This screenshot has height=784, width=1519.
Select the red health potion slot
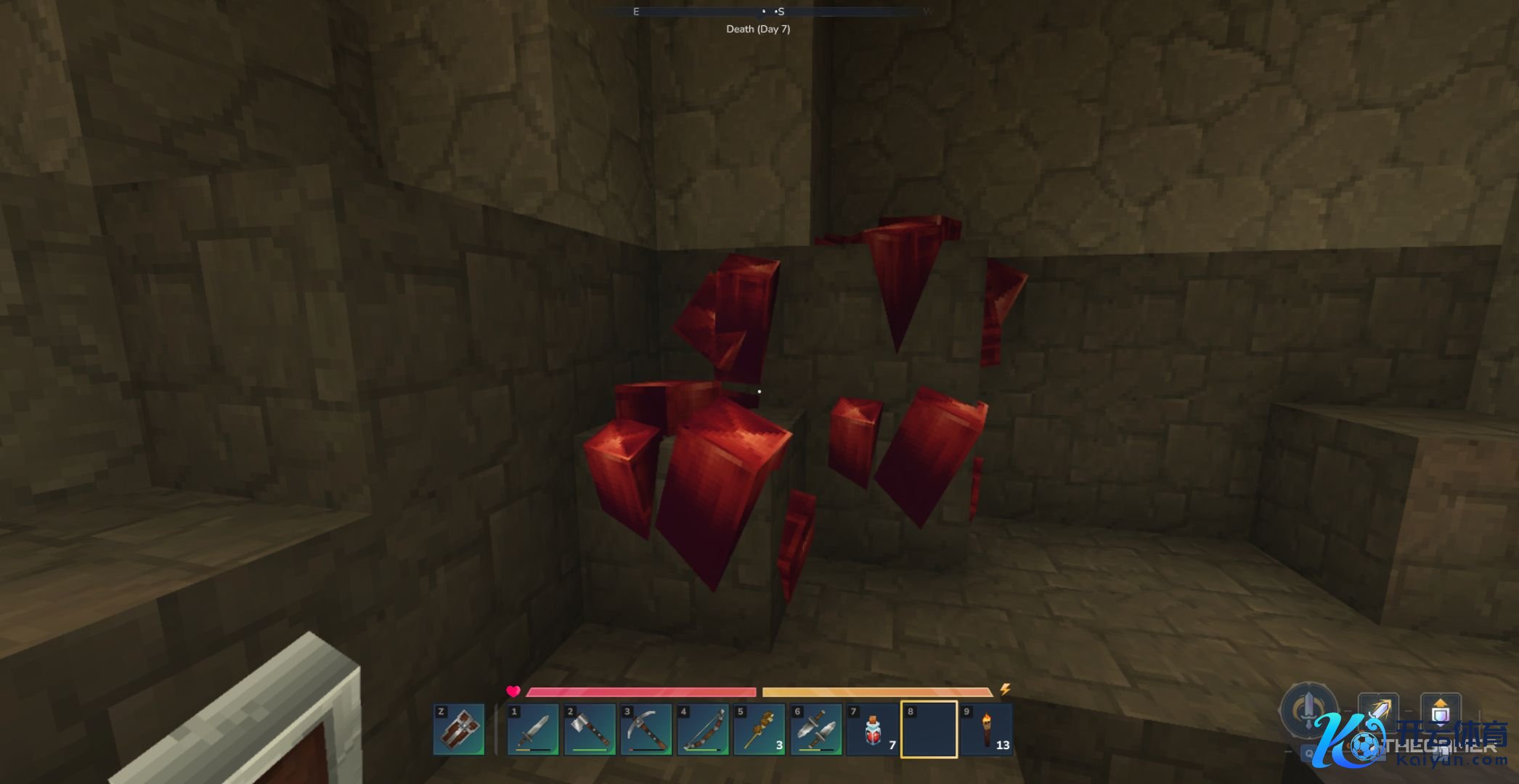873,730
